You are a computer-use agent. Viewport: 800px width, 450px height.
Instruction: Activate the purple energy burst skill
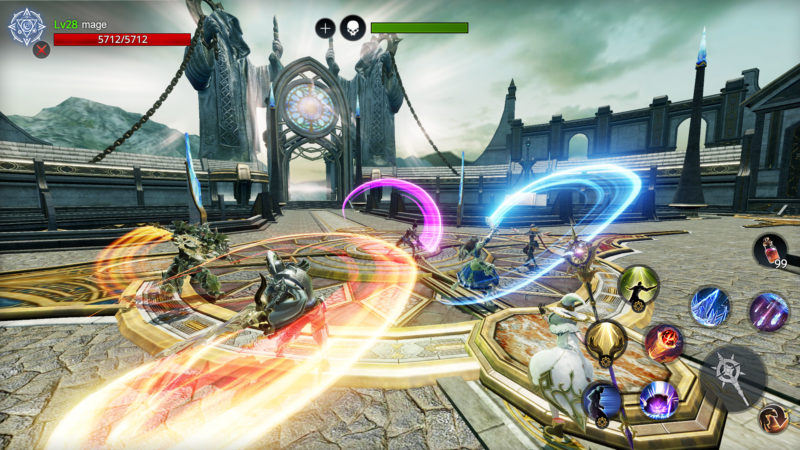pos(659,399)
